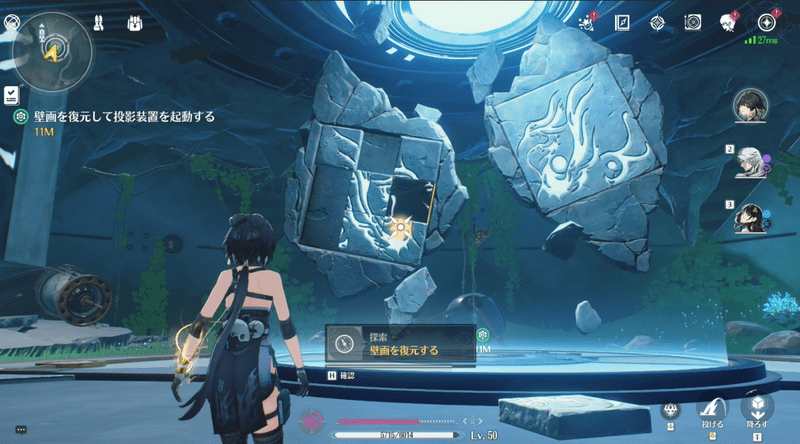
Task: Select the 壁画を復元する exploration prompt
Action: (402, 344)
